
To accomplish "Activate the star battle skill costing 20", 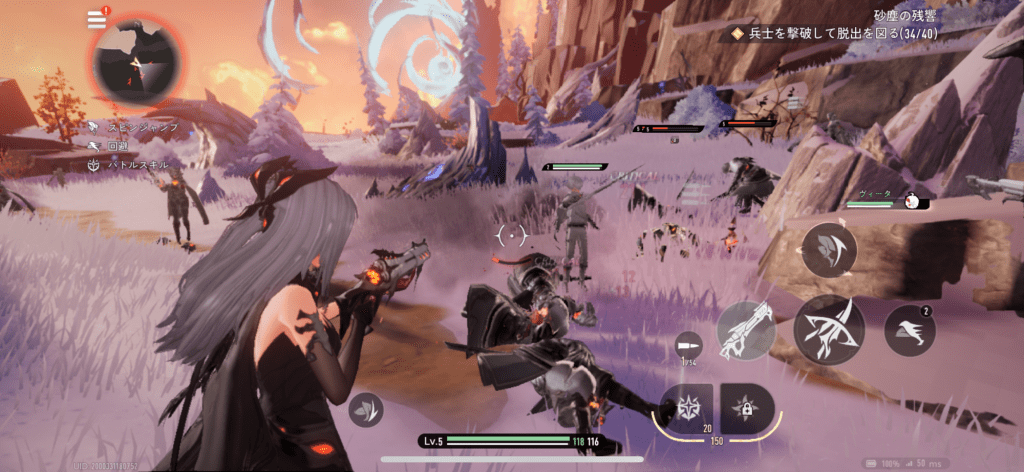I will [687, 408].
